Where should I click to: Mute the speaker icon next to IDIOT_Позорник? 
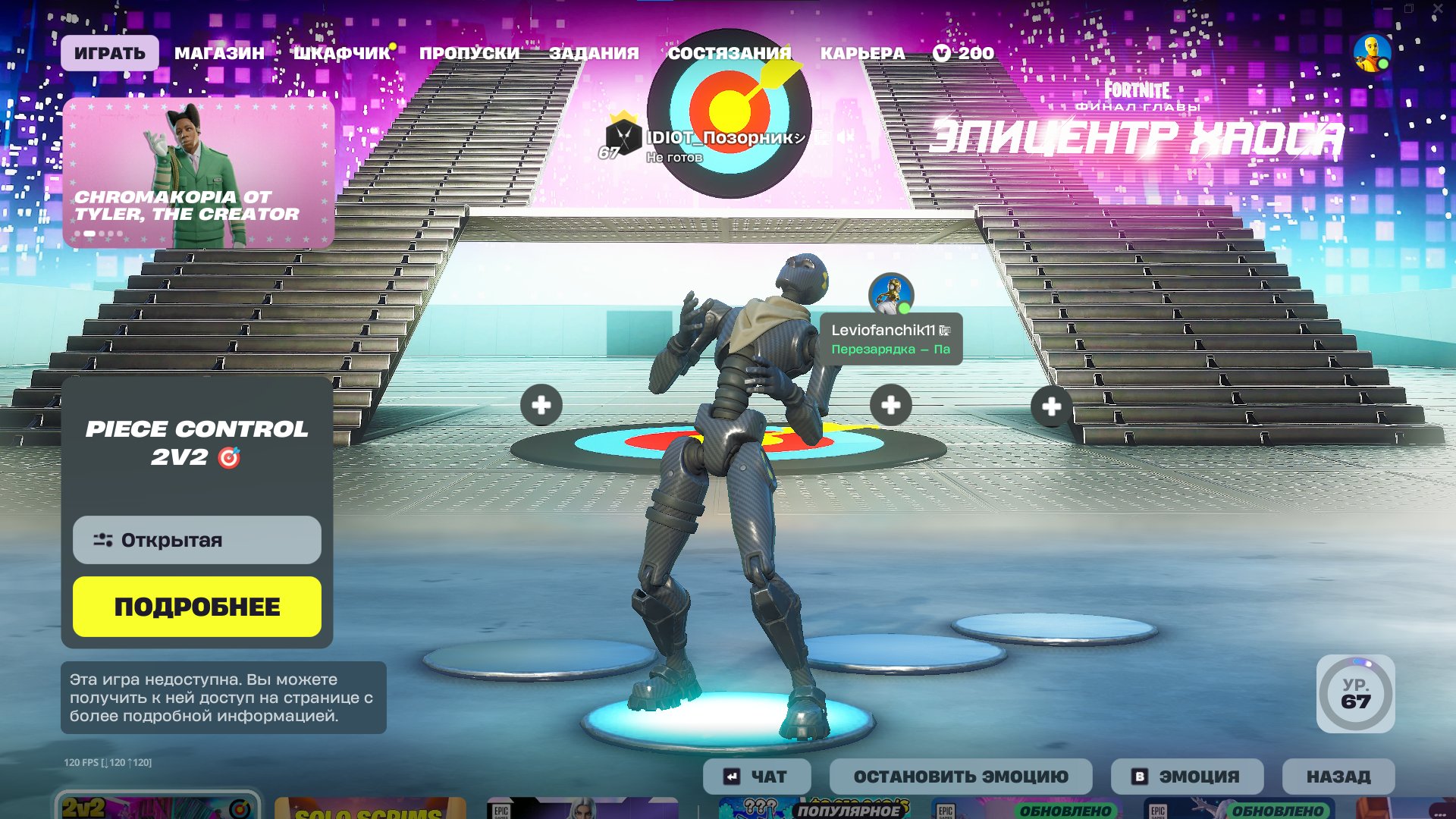[x=844, y=136]
